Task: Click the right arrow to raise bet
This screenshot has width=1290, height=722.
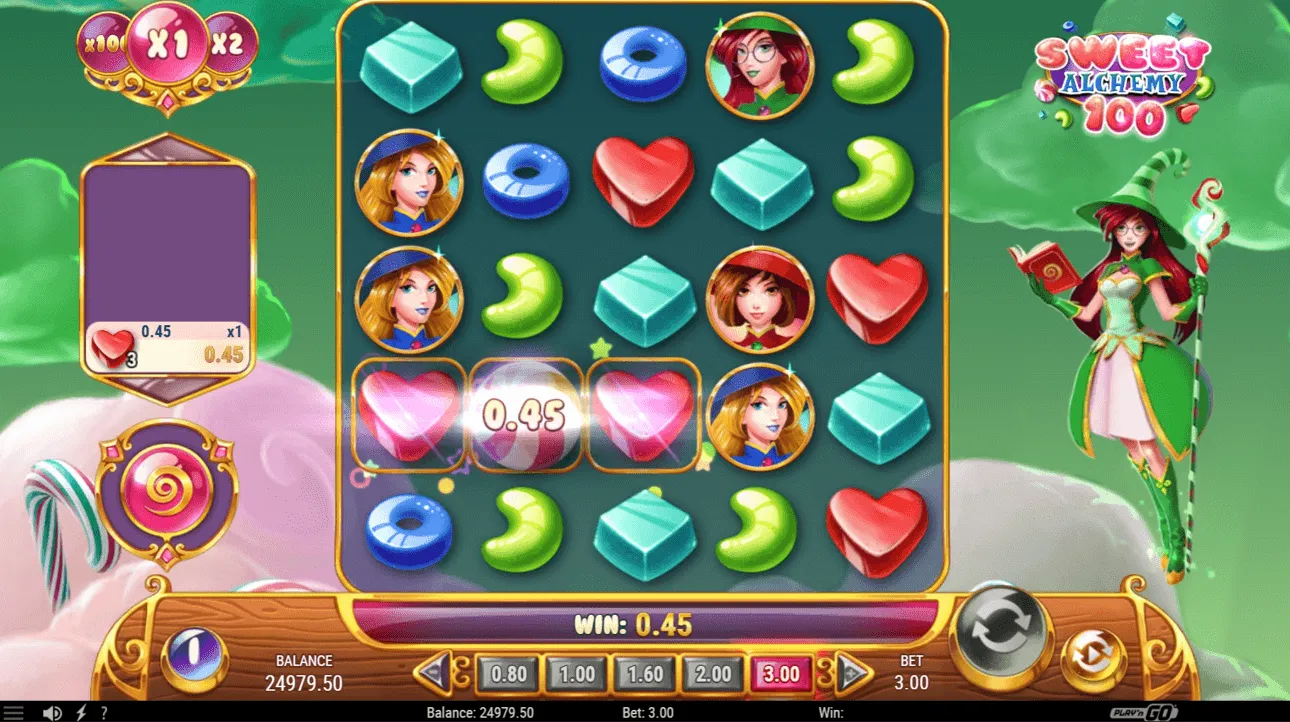Action: [854, 674]
